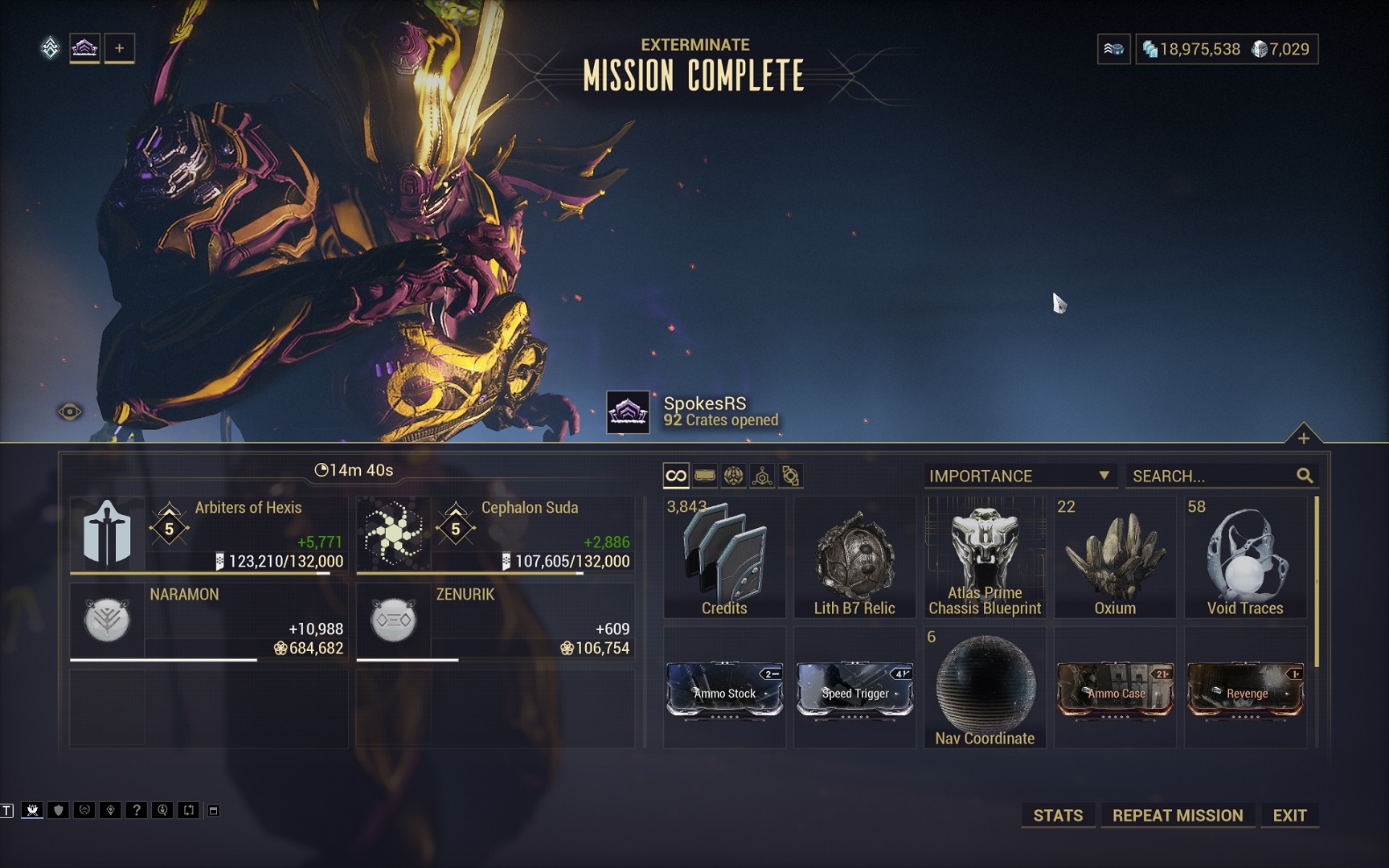Select the Ammo Case mod card
The height and width of the screenshot is (868, 1389).
[1115, 690]
